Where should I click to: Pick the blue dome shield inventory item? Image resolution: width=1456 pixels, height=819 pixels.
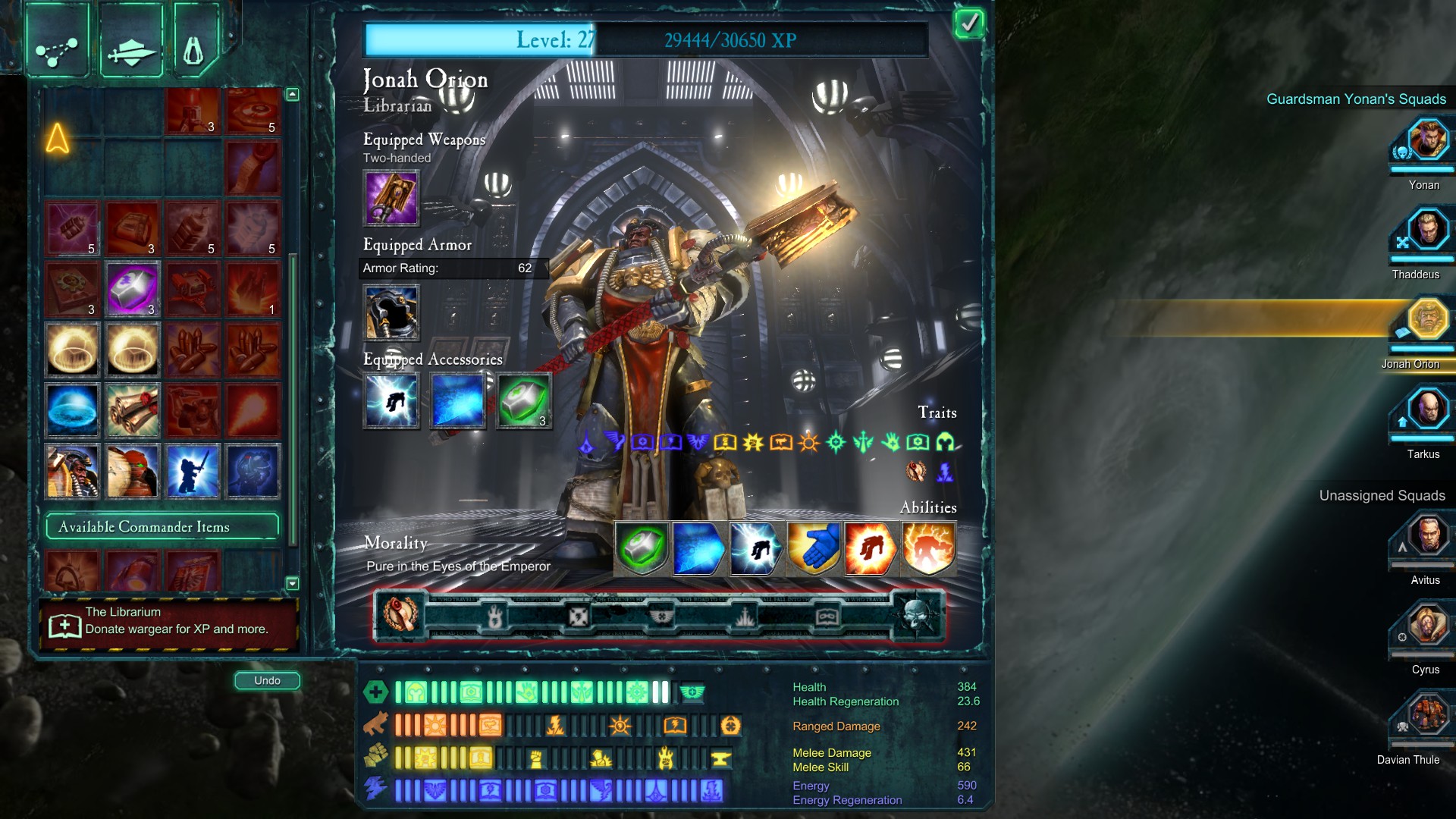(72, 410)
